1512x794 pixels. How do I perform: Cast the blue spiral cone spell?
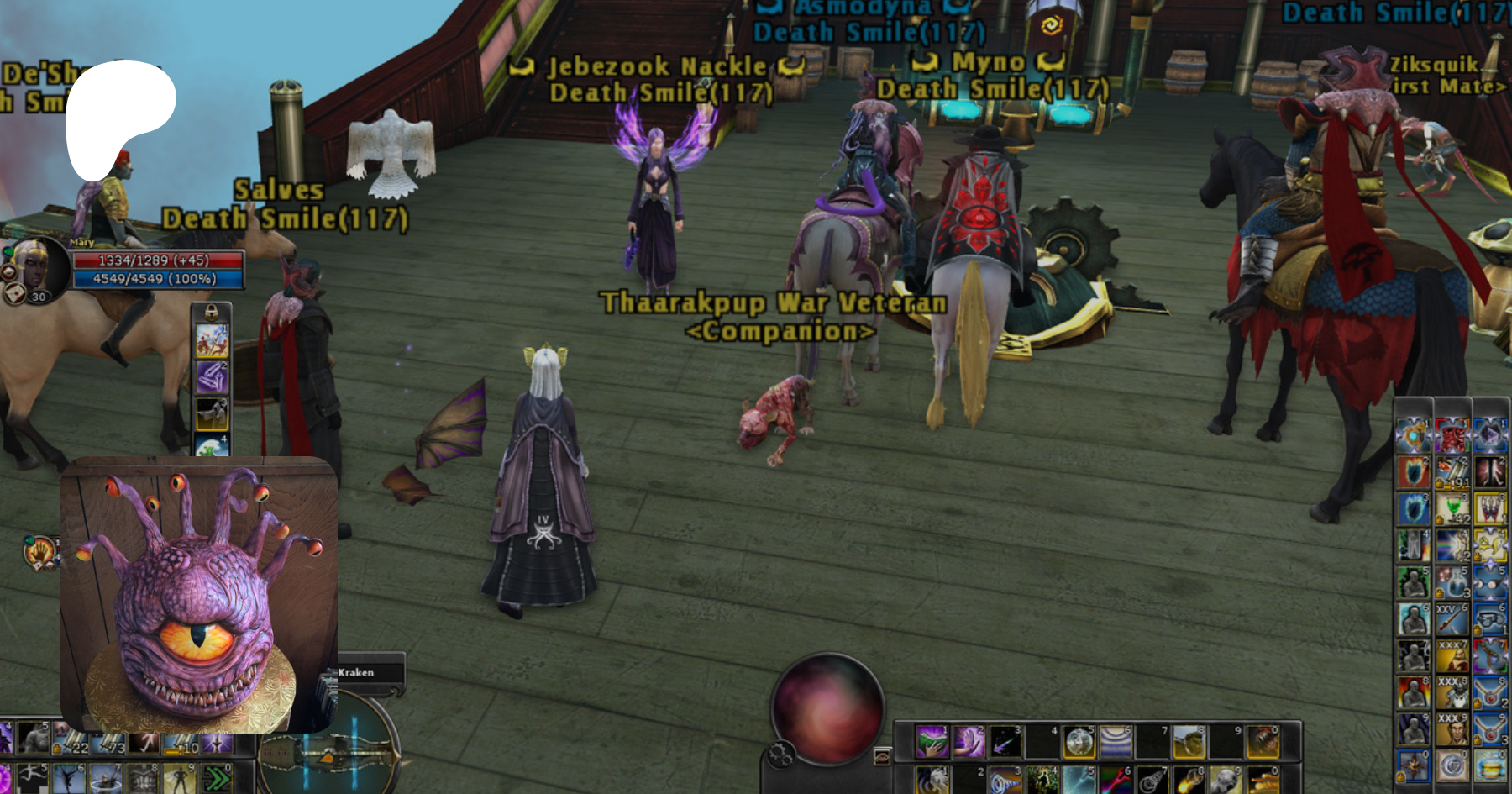pyautogui.click(x=1005, y=781)
